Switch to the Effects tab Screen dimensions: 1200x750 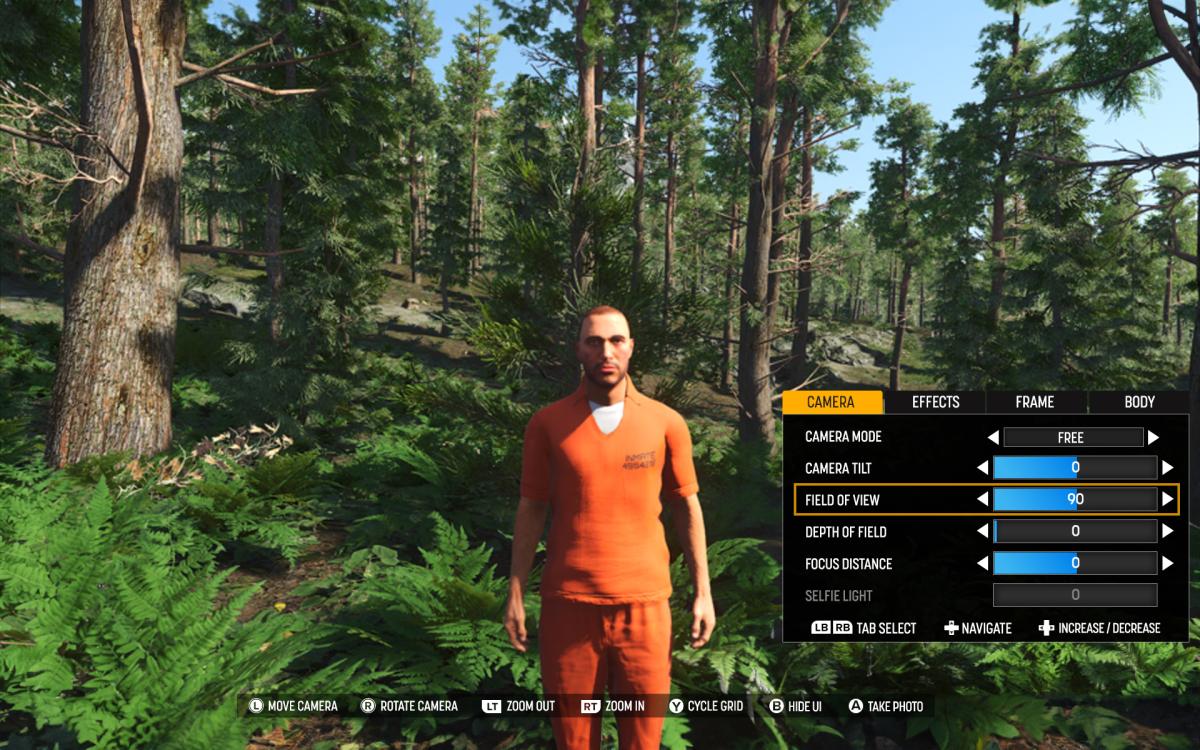pyautogui.click(x=935, y=402)
